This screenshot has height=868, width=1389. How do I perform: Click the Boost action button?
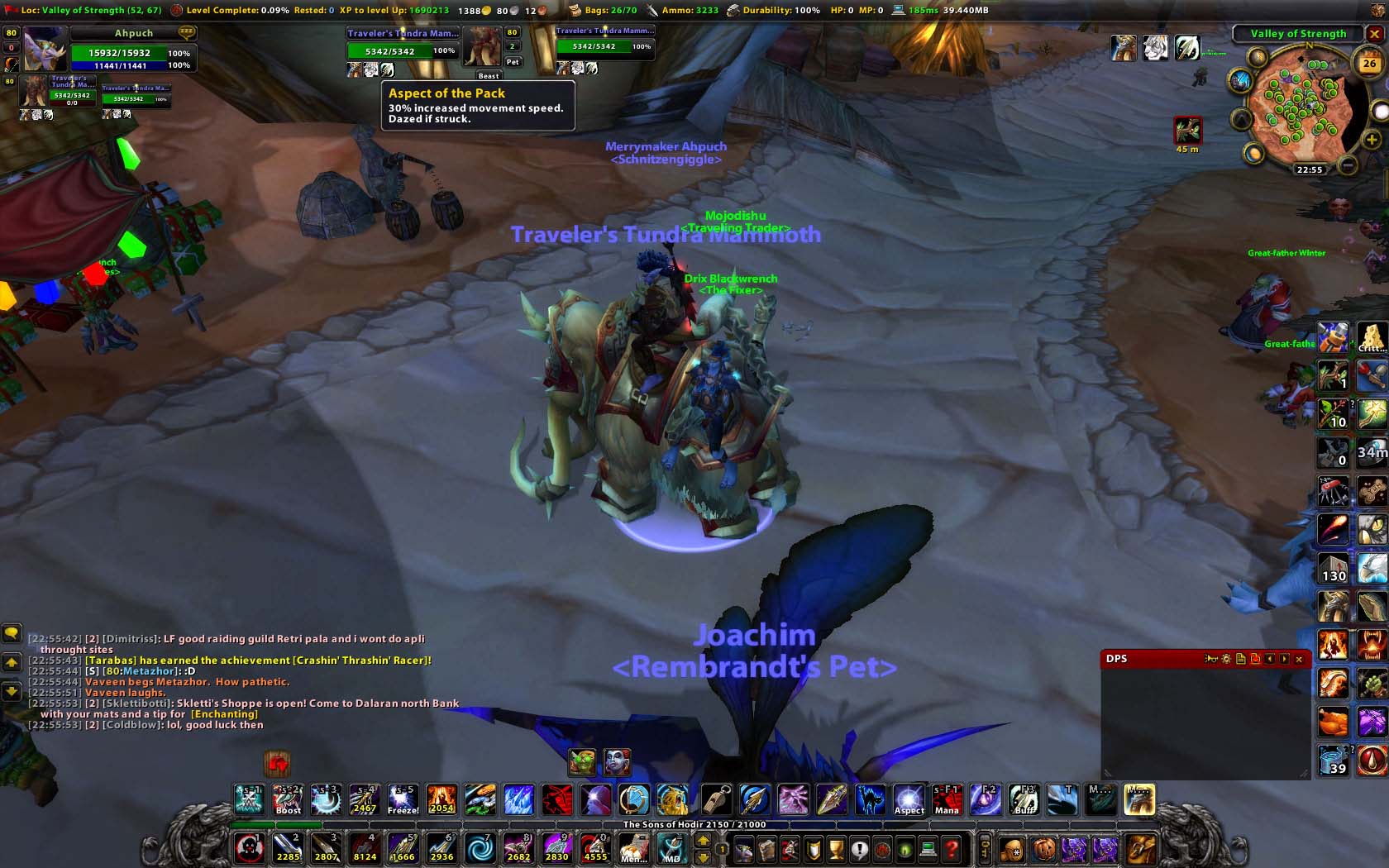click(287, 799)
